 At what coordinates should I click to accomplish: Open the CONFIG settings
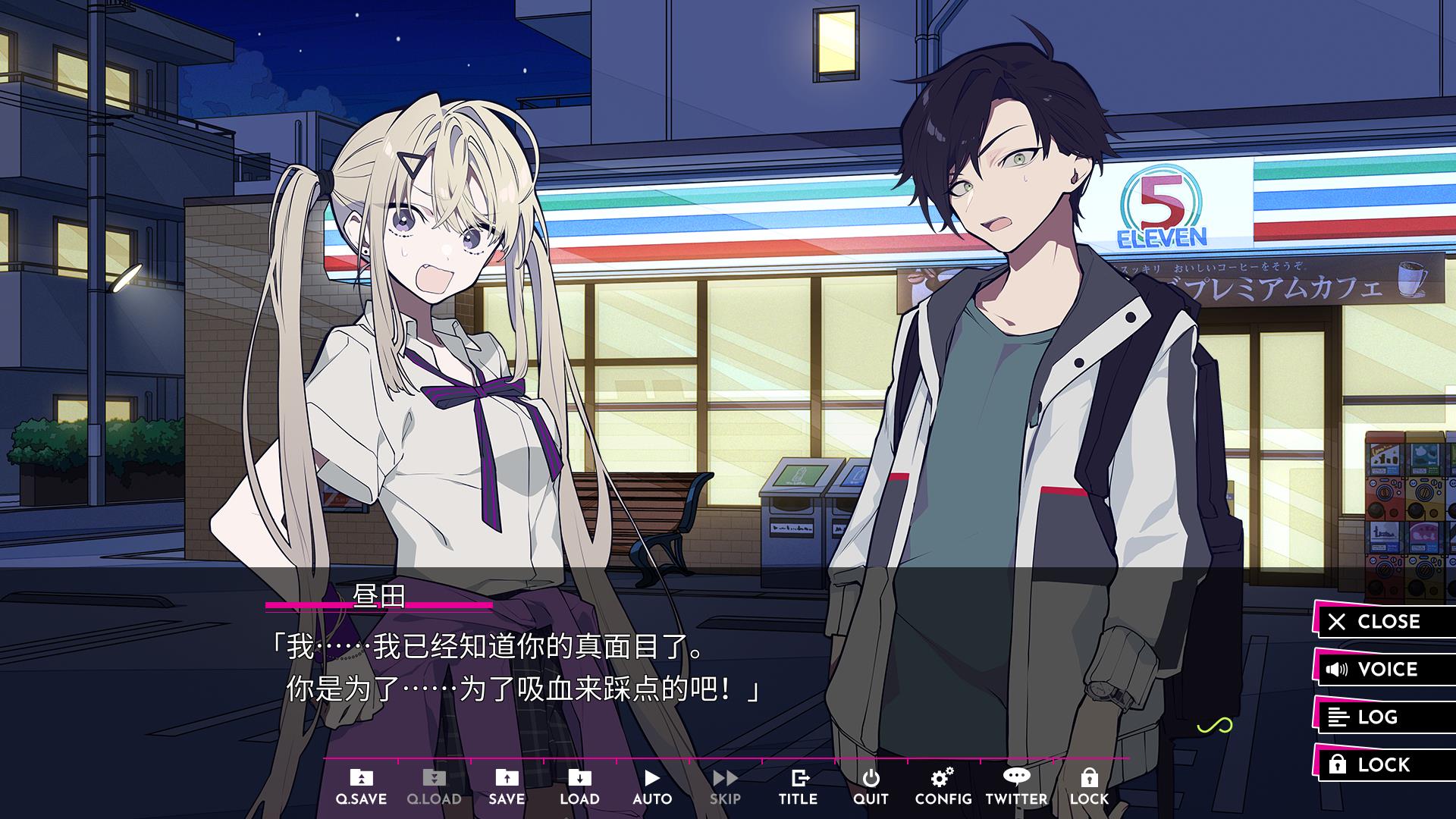943,786
